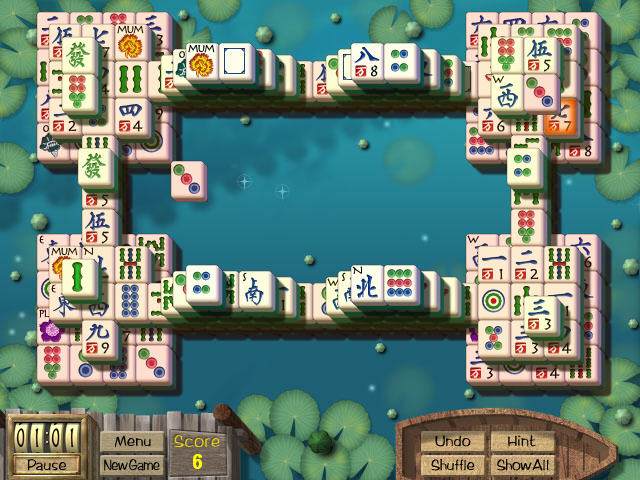Activate the ShowAll button
The width and height of the screenshot is (640, 480).
522,465
